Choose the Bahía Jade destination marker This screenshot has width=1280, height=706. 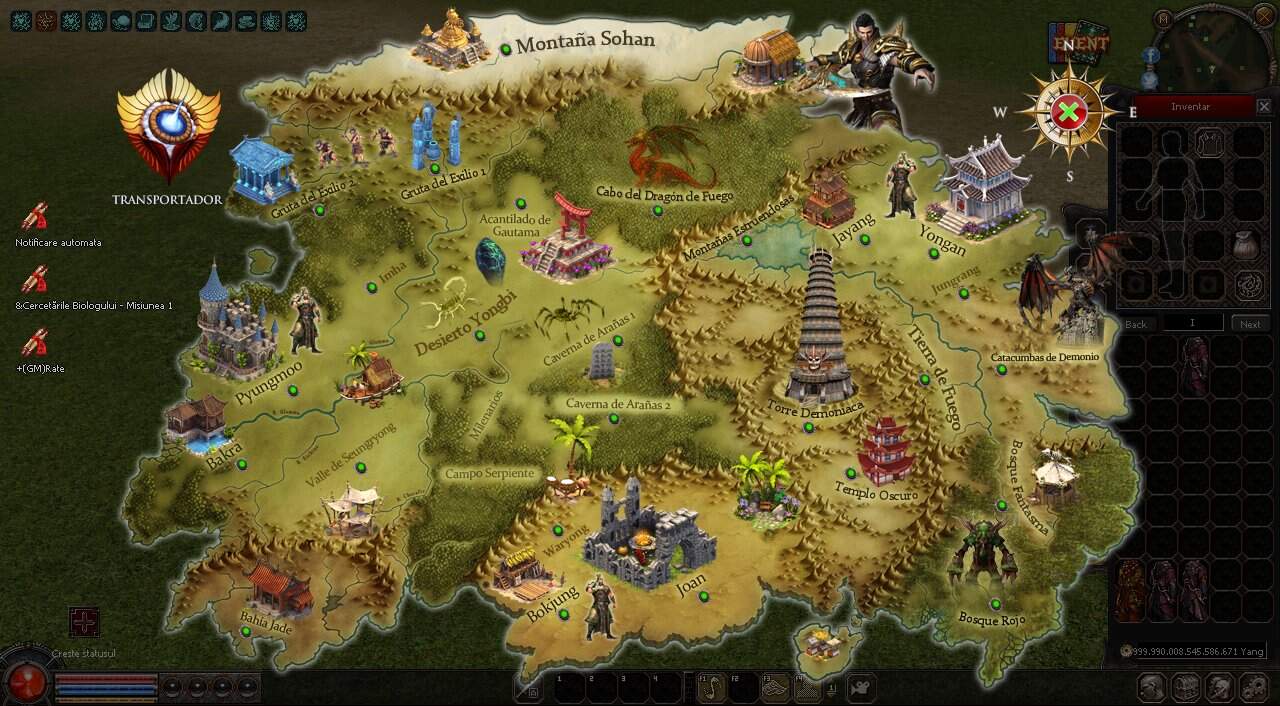point(246,631)
